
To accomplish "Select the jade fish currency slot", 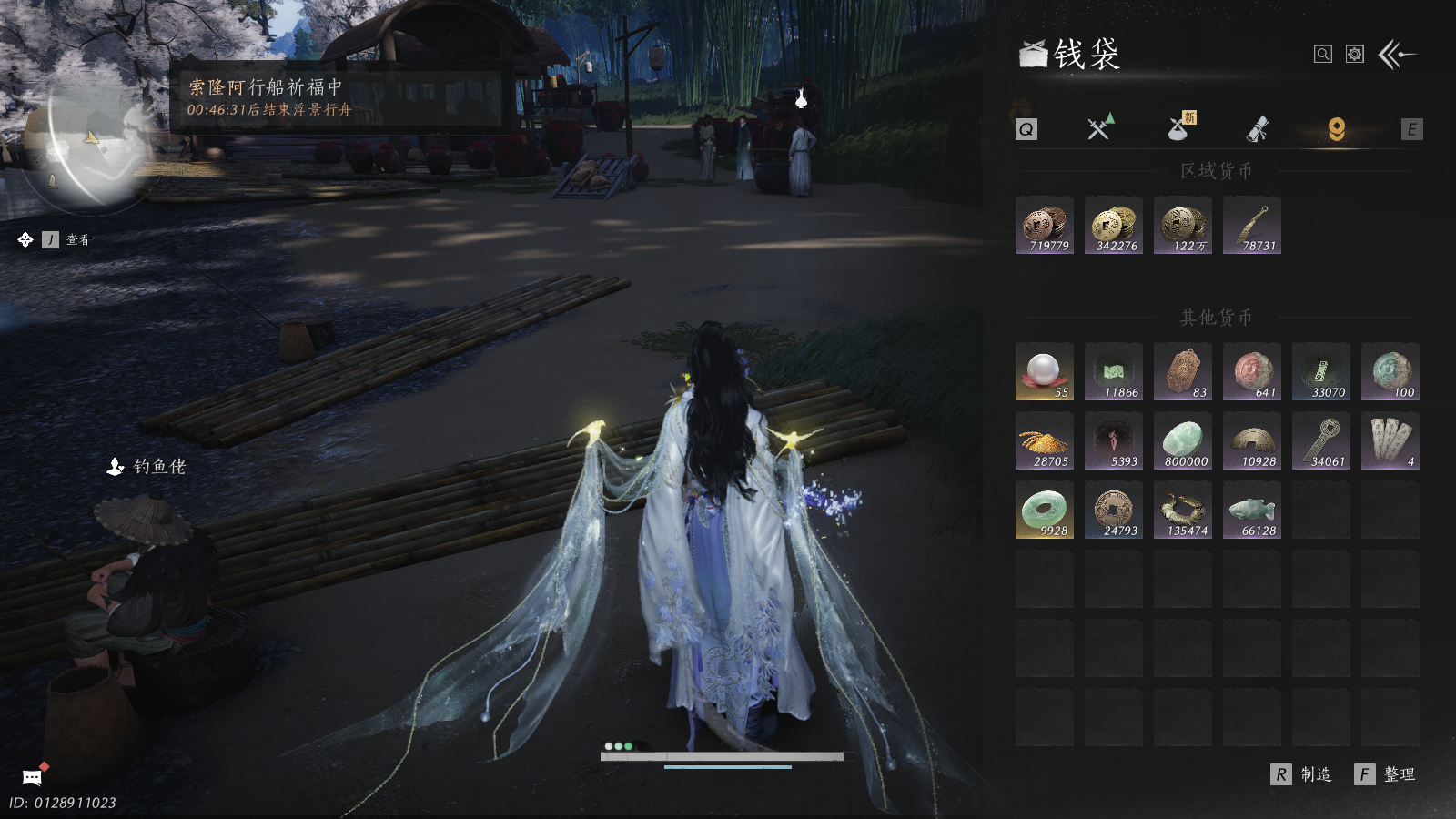I will pos(1252,510).
